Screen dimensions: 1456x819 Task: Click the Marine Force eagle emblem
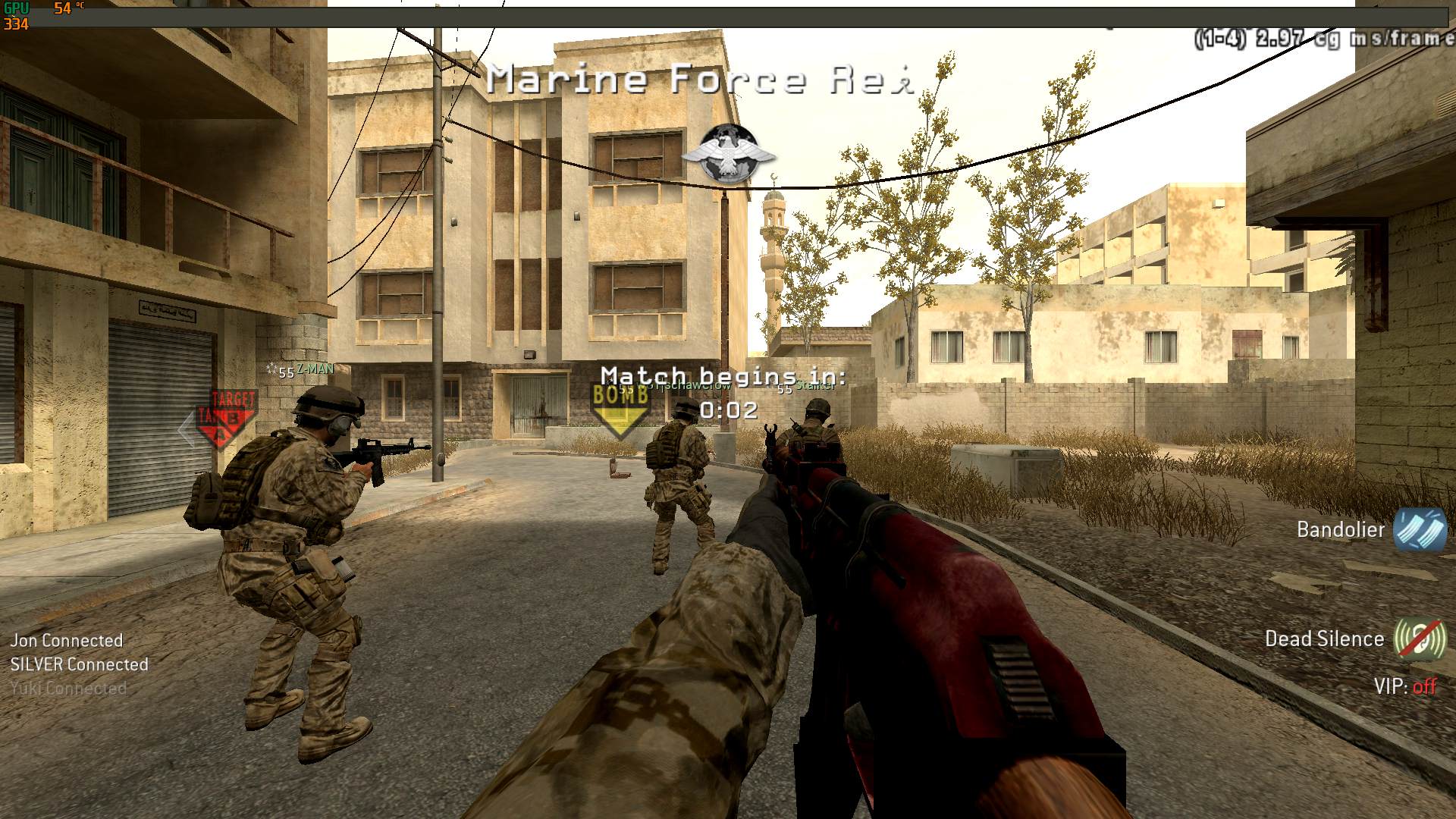[728, 154]
